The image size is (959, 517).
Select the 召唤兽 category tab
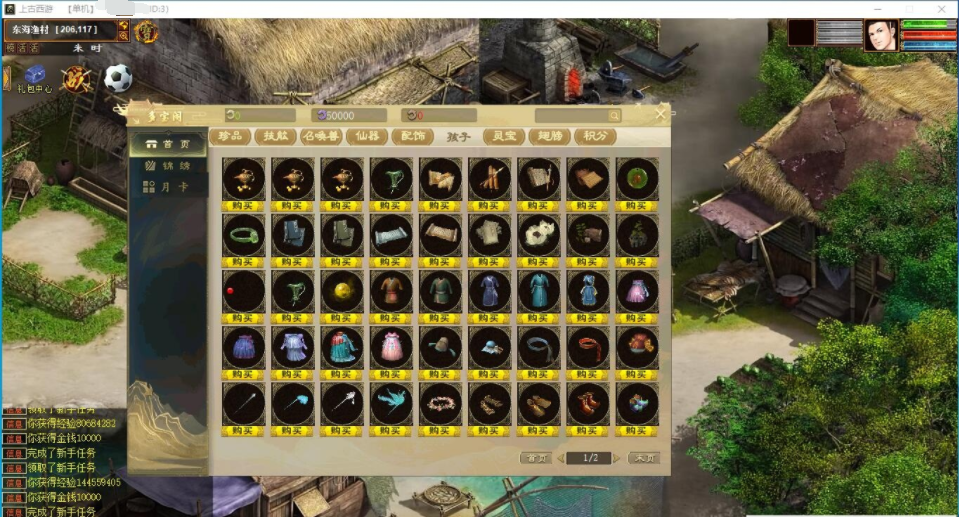tap(322, 136)
